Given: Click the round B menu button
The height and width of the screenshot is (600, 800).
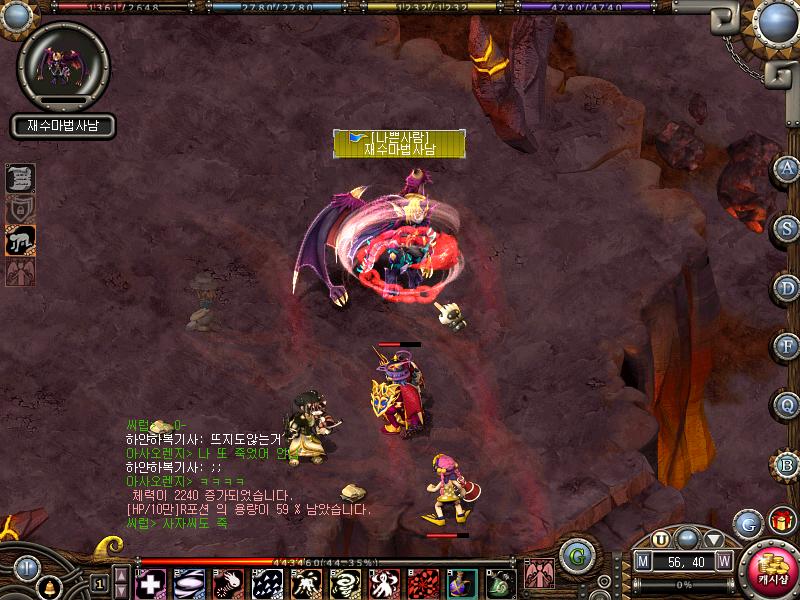Looking at the screenshot, I should coord(788,465).
